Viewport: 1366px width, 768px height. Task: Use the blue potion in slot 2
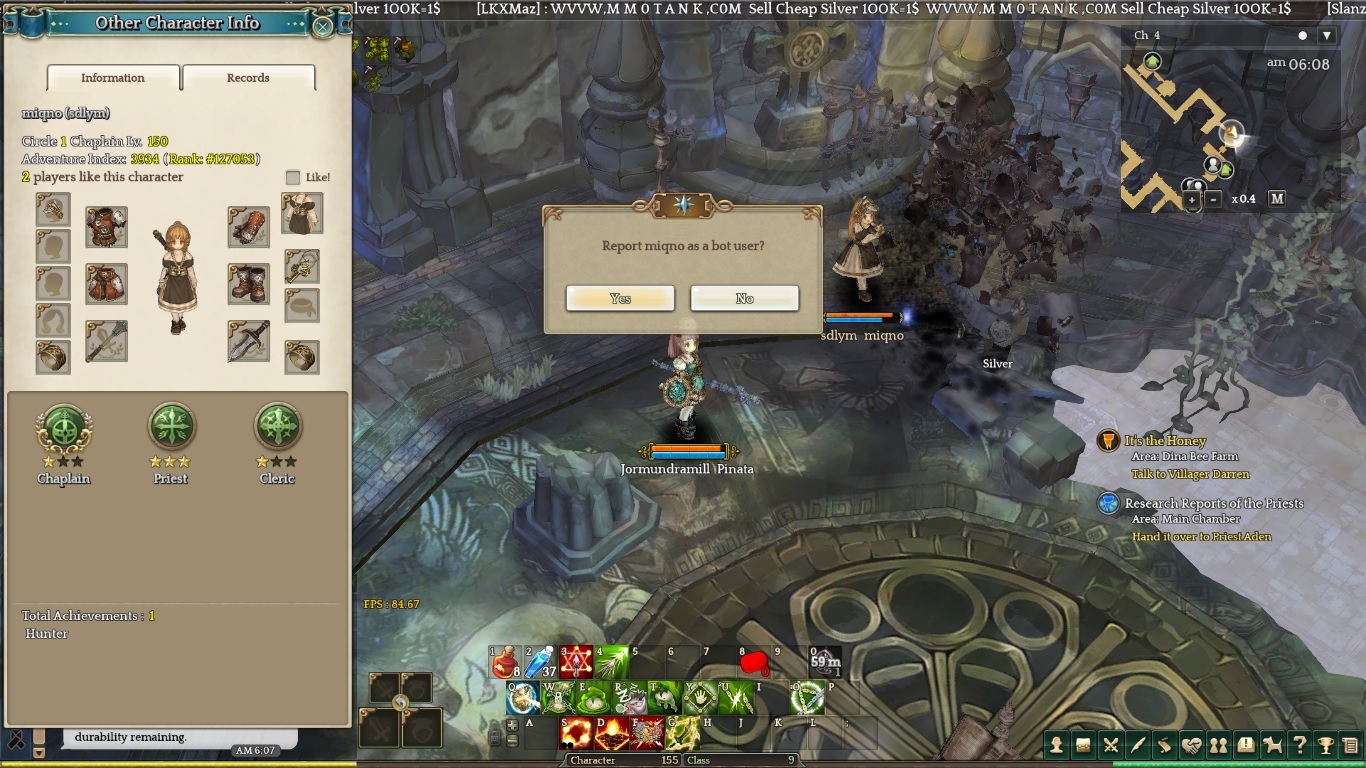(x=541, y=662)
